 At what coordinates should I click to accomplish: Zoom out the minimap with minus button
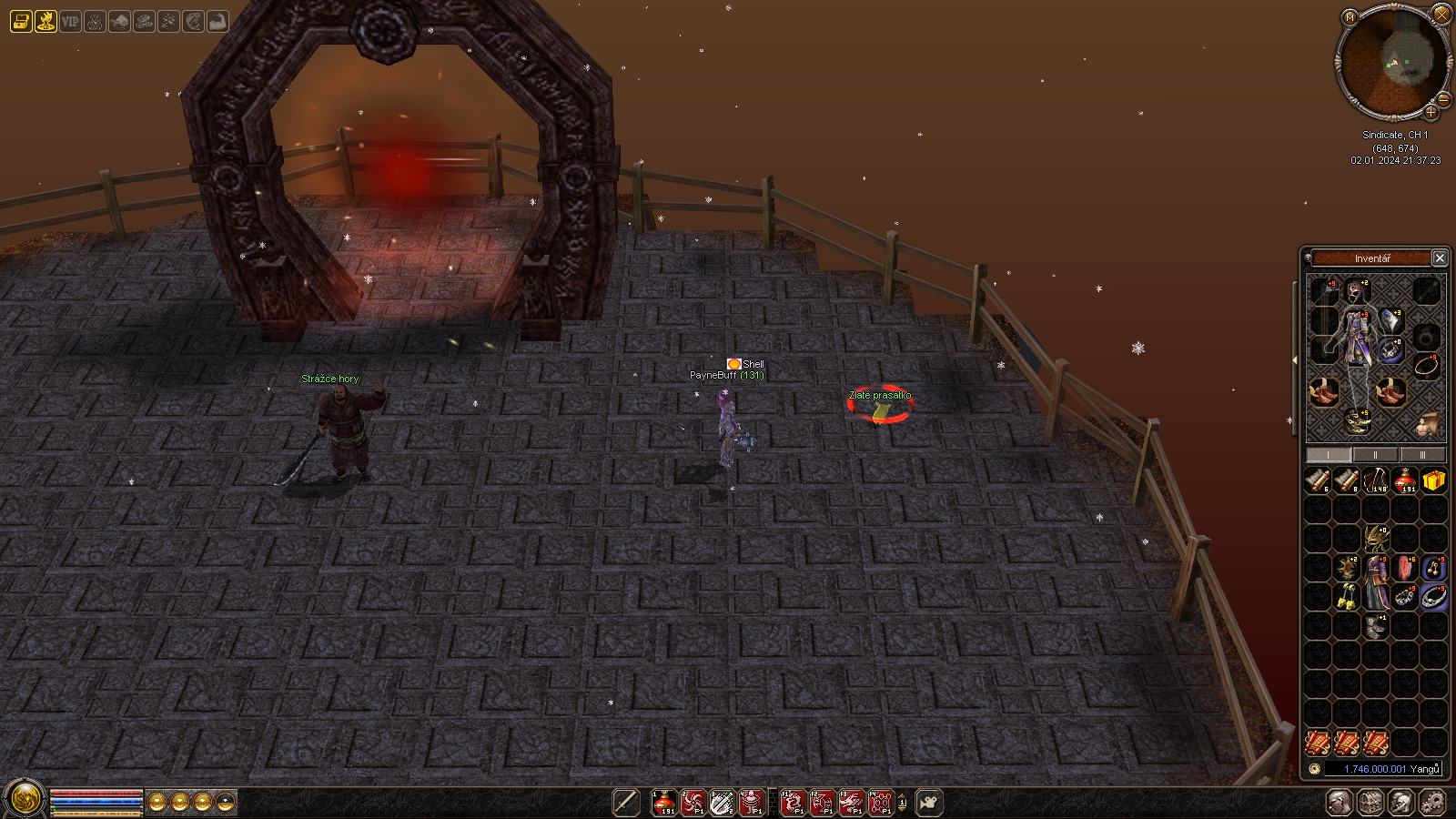[1444, 99]
